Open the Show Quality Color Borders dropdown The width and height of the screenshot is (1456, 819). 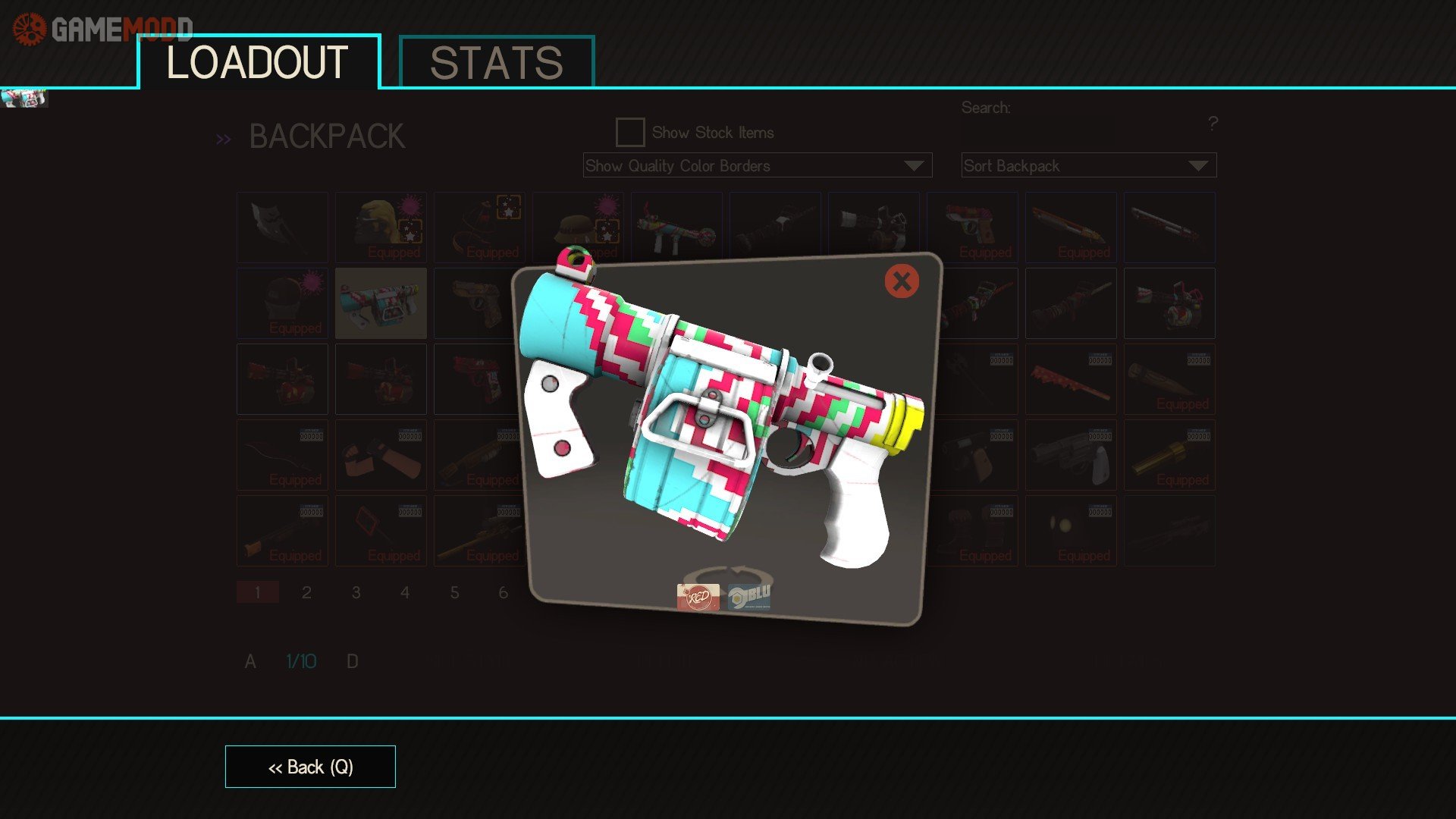coord(757,165)
